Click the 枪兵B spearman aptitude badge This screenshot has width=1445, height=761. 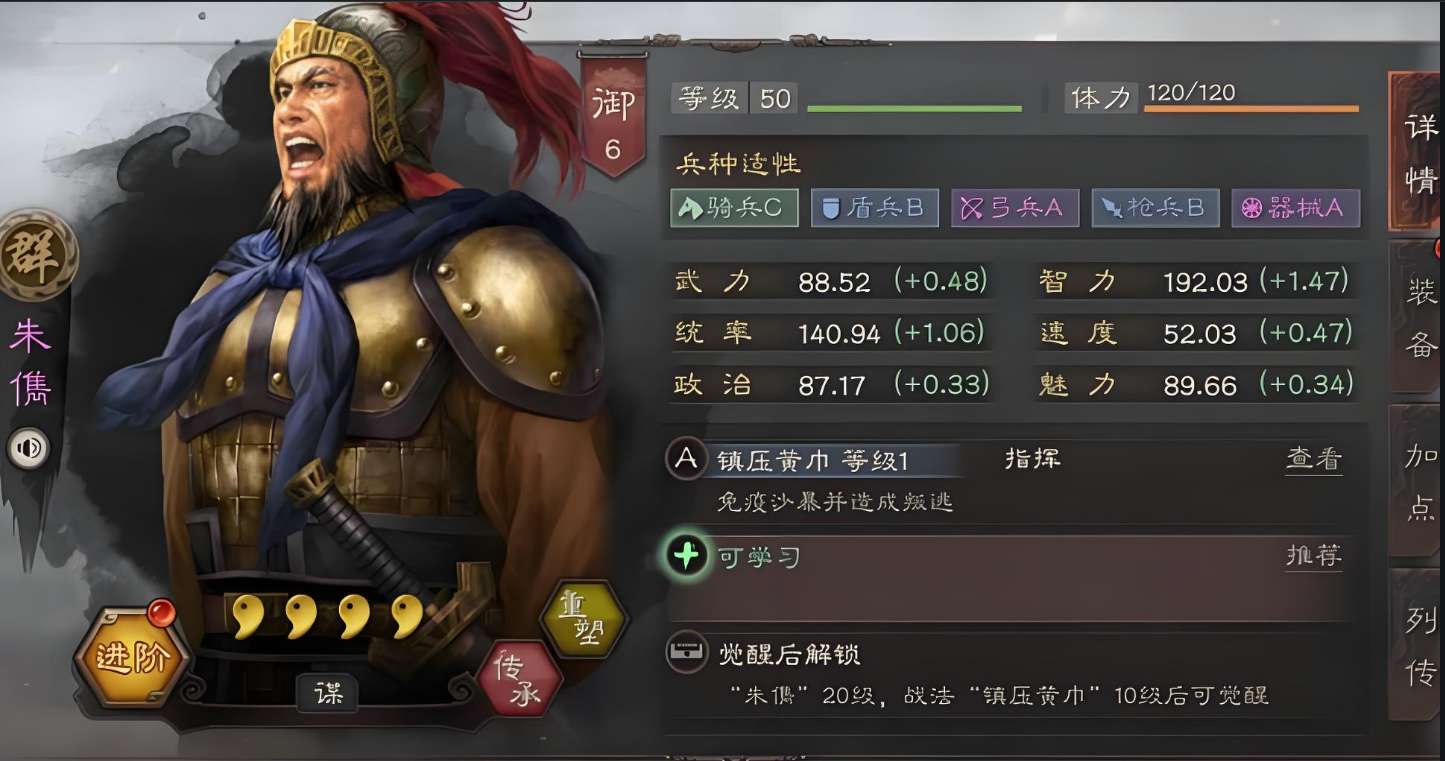tap(1155, 208)
